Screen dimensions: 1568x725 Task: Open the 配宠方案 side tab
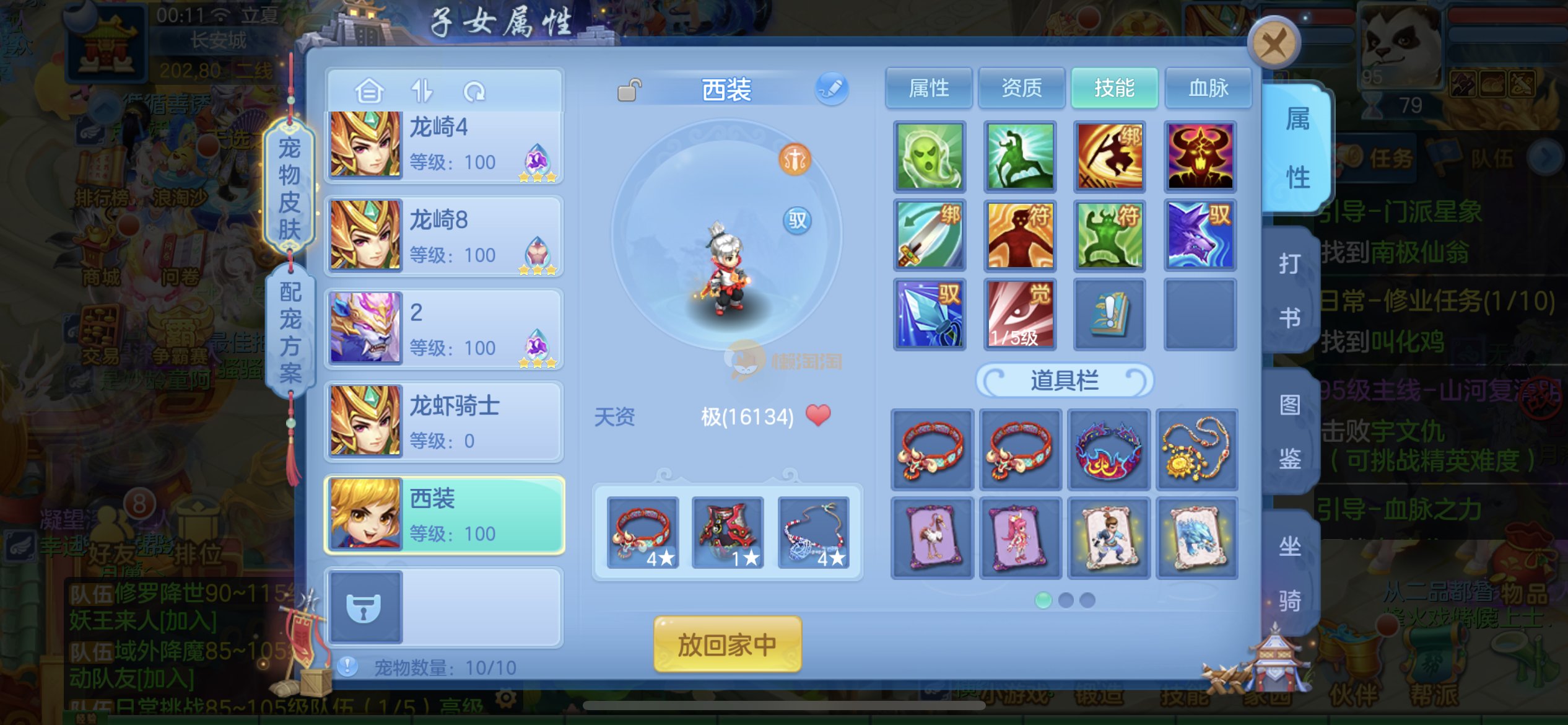click(290, 332)
